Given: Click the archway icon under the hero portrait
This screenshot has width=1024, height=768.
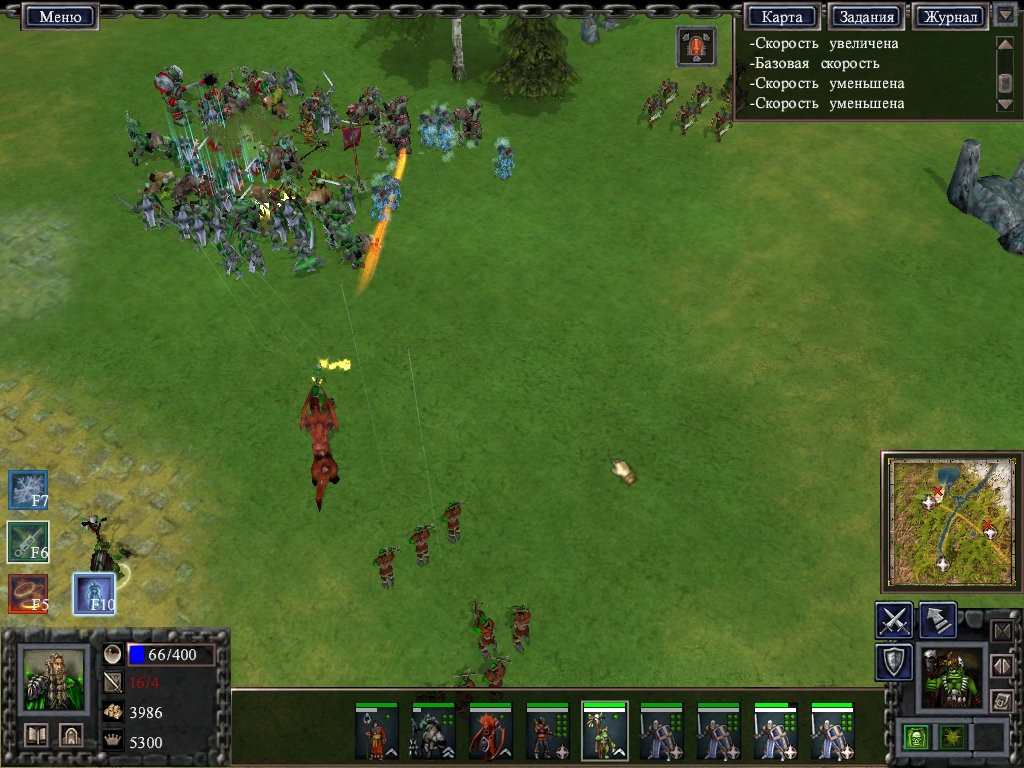Looking at the screenshot, I should pos(70,734).
